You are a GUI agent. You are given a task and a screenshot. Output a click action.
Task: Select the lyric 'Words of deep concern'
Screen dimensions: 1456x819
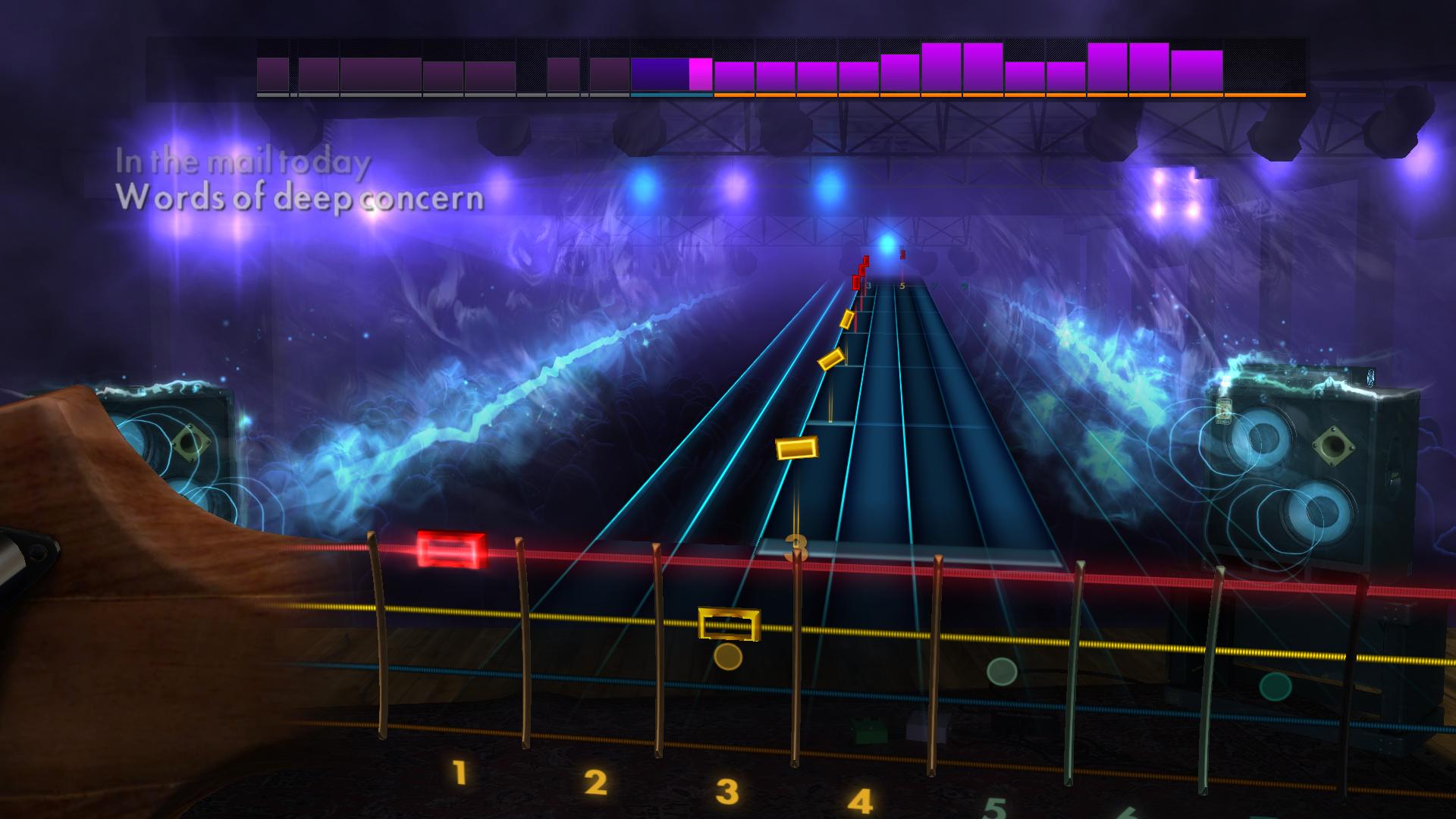301,199
